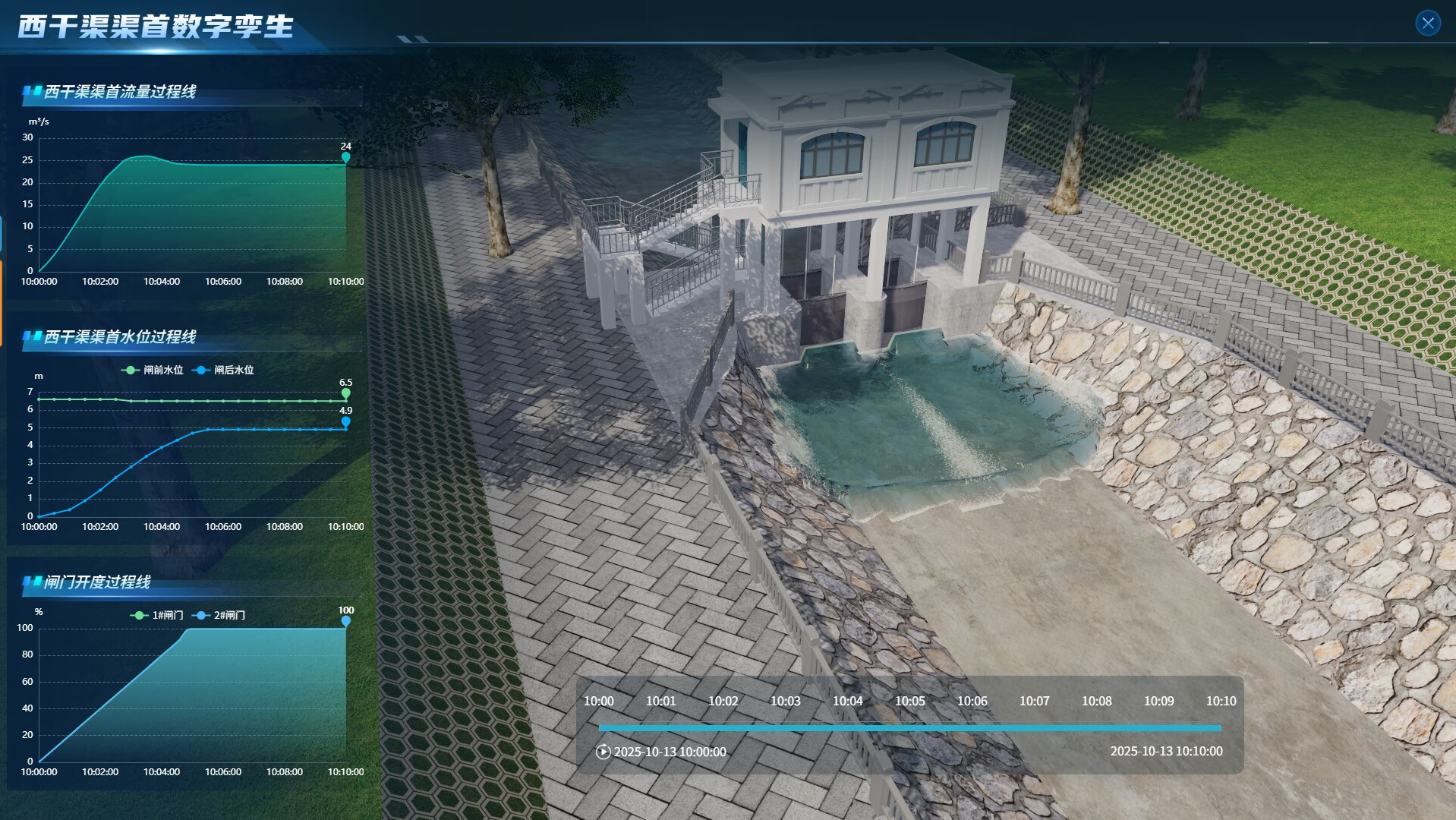Jump to 10:05 on the timeline
The width and height of the screenshot is (1456, 820).
[909, 701]
